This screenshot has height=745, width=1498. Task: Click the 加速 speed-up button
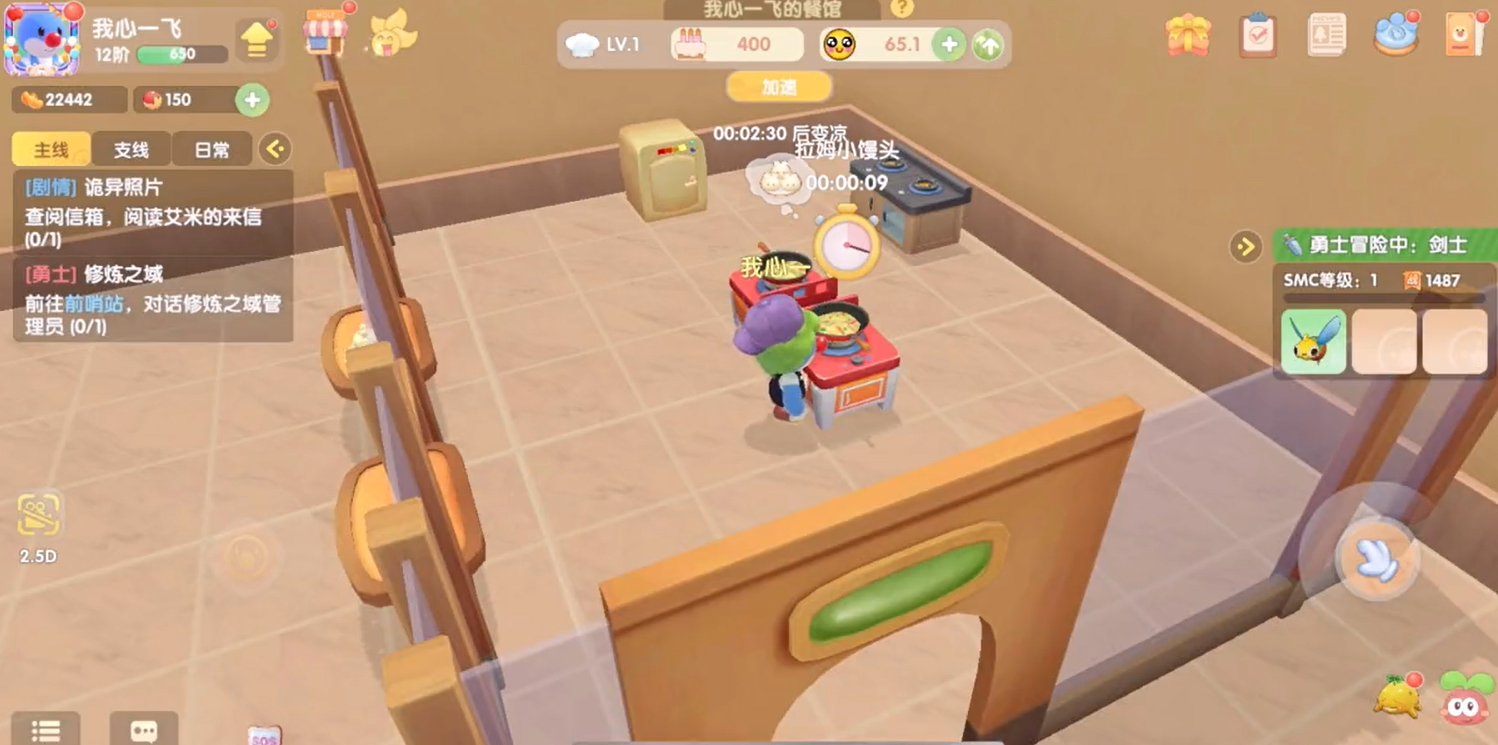click(x=779, y=88)
